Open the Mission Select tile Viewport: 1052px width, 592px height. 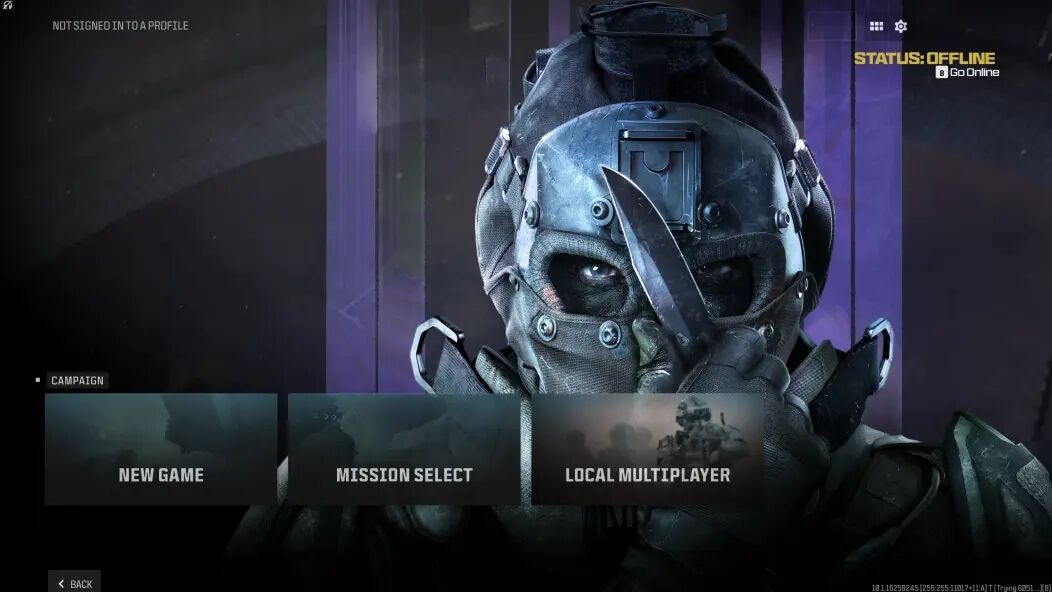(x=404, y=449)
